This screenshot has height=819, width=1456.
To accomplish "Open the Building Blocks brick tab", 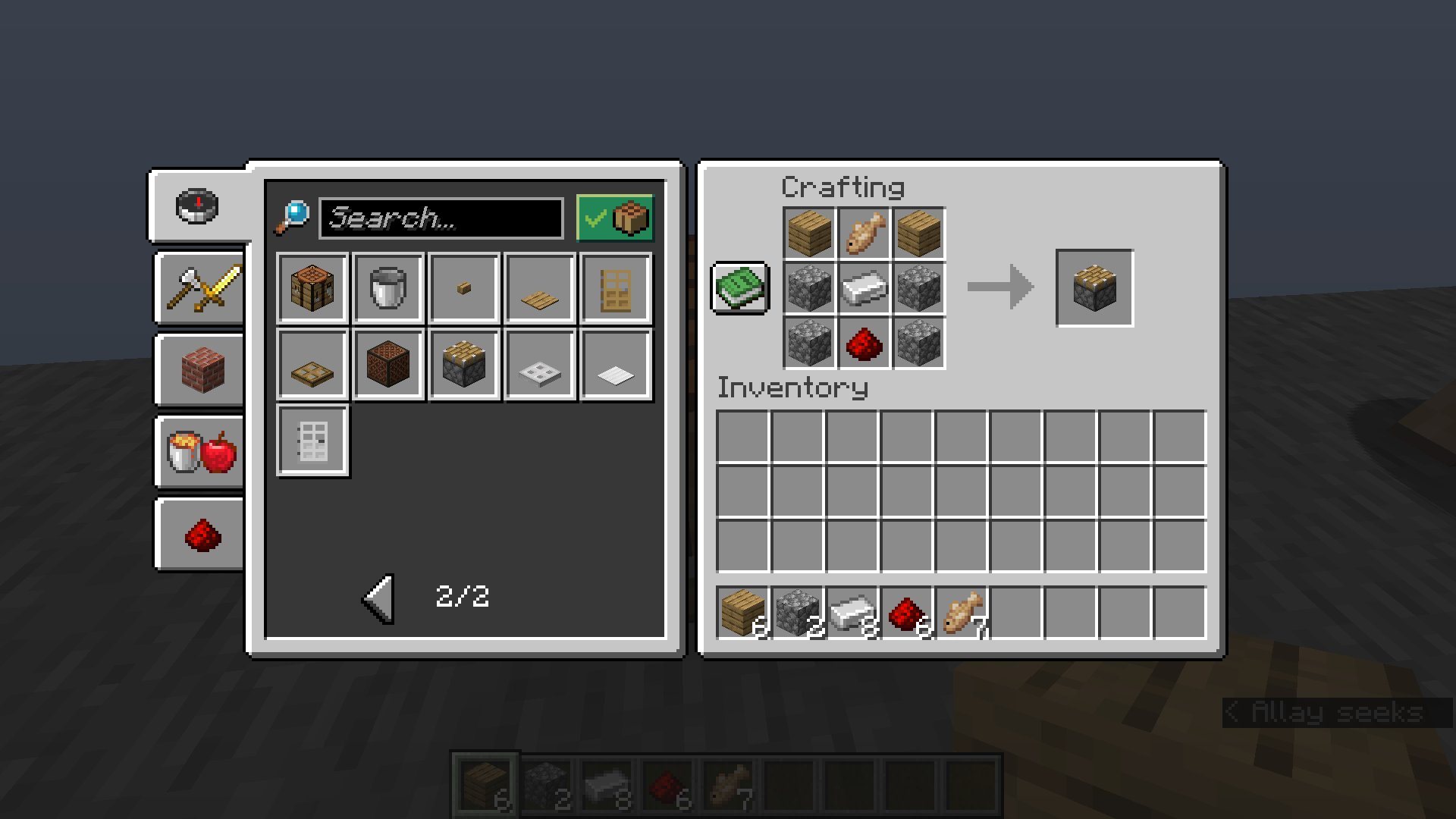I will tap(199, 370).
